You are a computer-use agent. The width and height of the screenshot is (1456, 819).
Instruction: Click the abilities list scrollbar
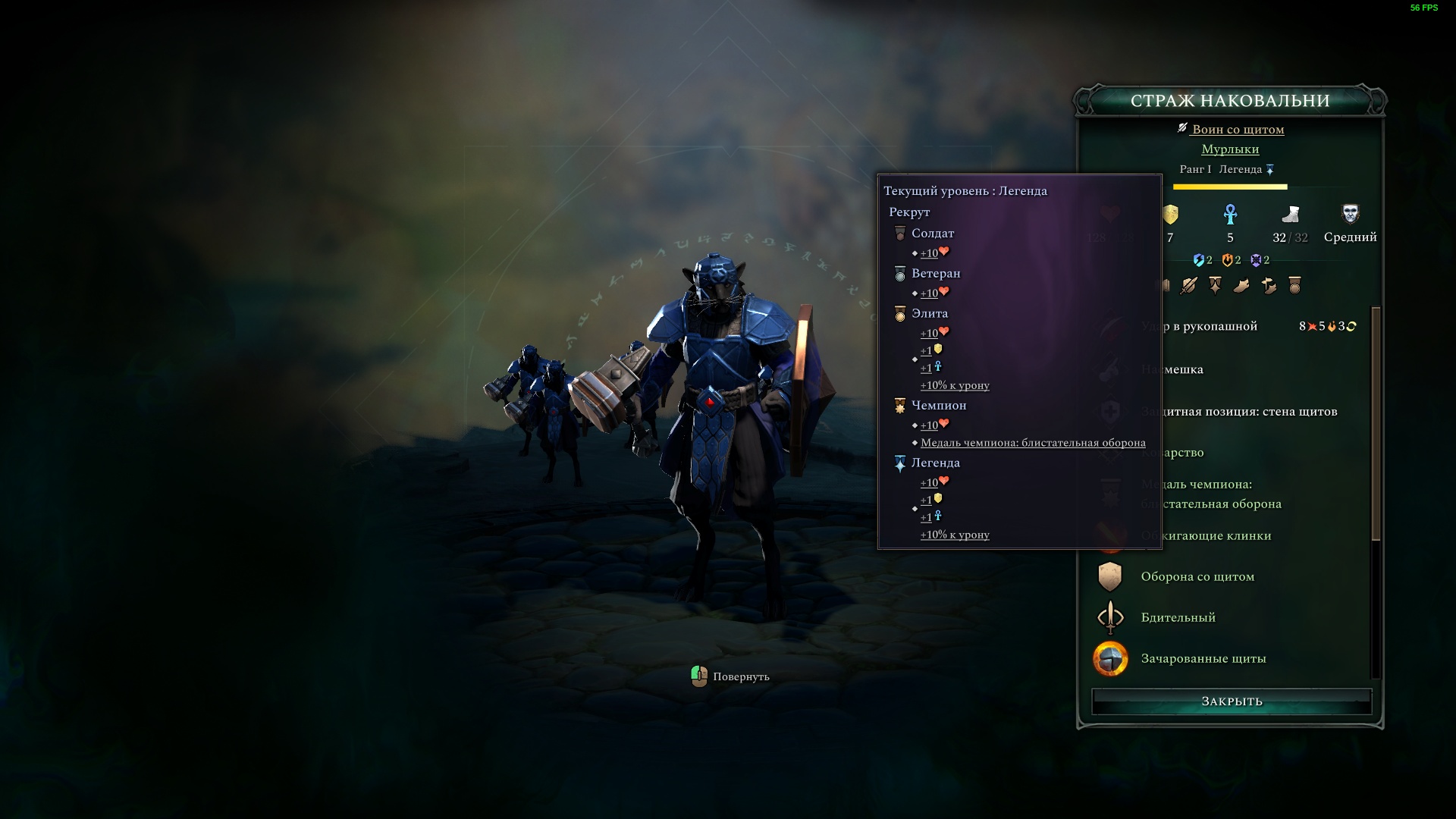[x=1376, y=425]
